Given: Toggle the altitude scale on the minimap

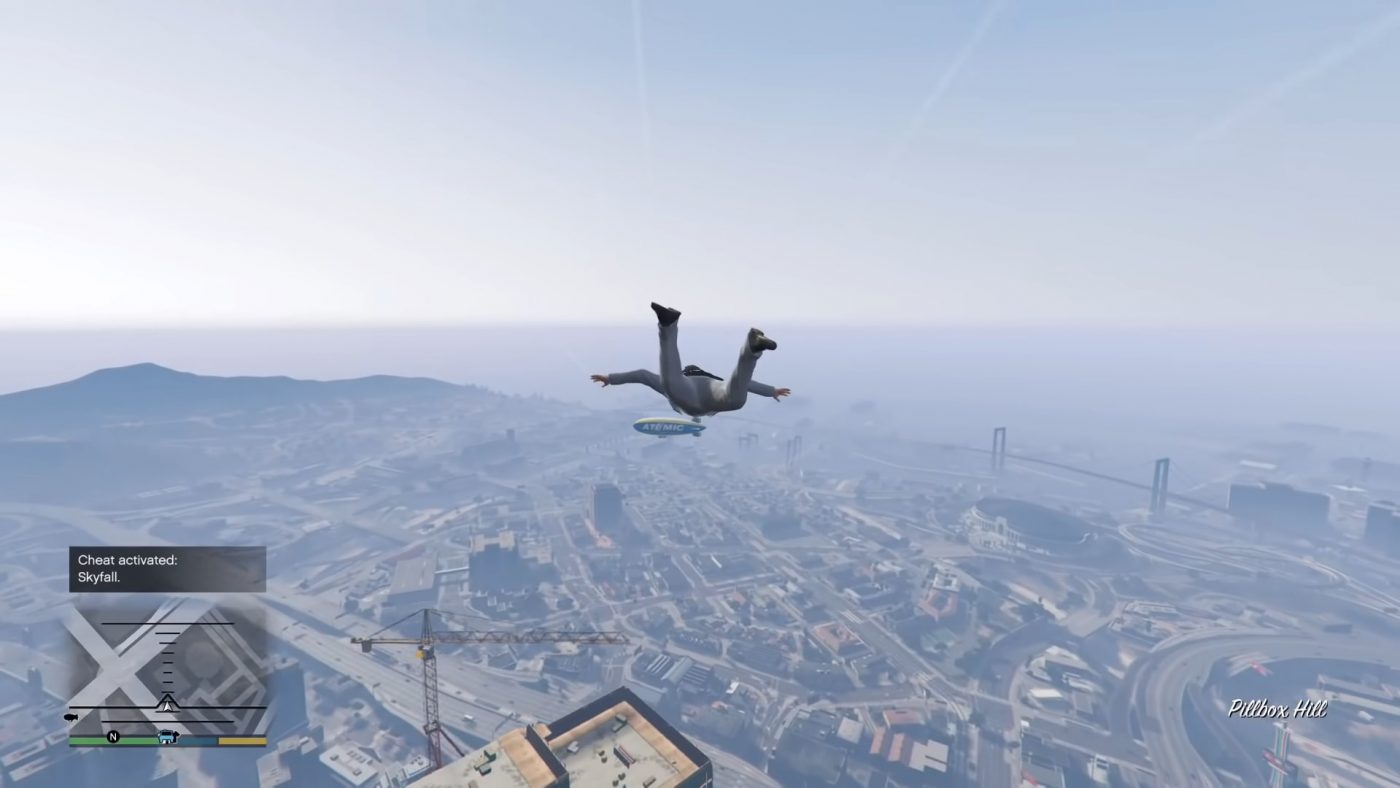Looking at the screenshot, I should click(x=167, y=660).
